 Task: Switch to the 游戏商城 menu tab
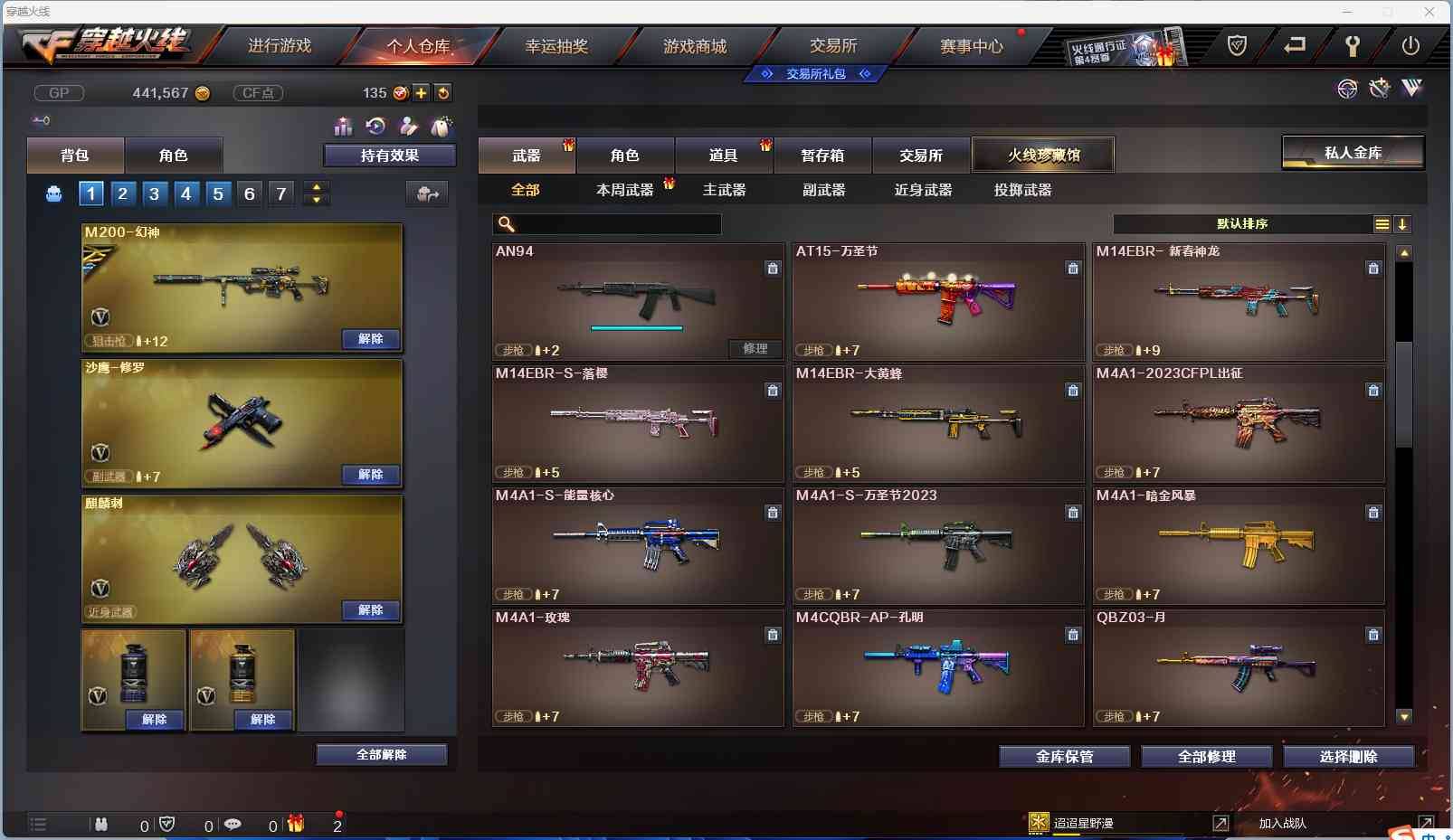[x=695, y=45]
